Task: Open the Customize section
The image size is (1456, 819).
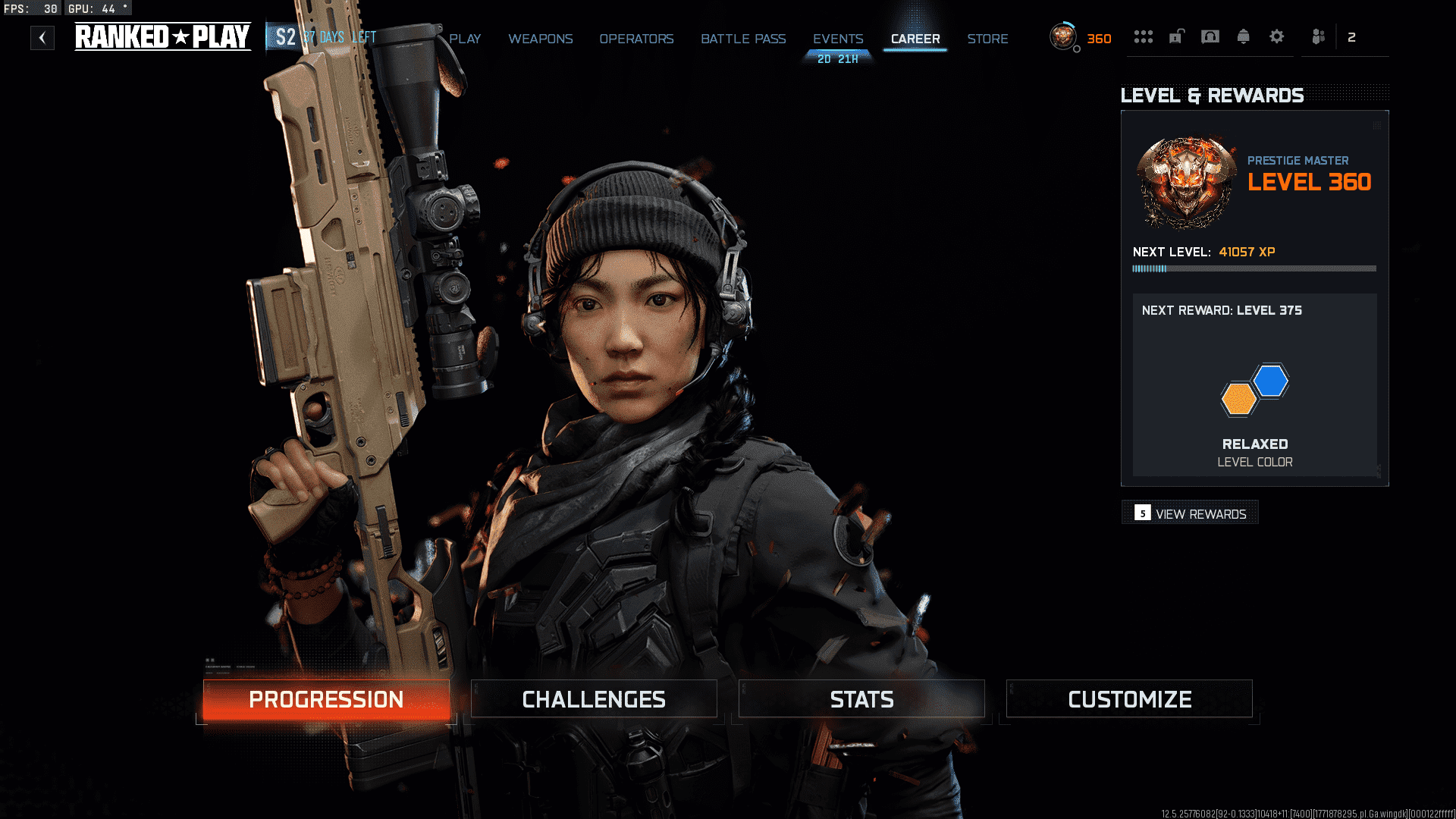Action: (1129, 699)
